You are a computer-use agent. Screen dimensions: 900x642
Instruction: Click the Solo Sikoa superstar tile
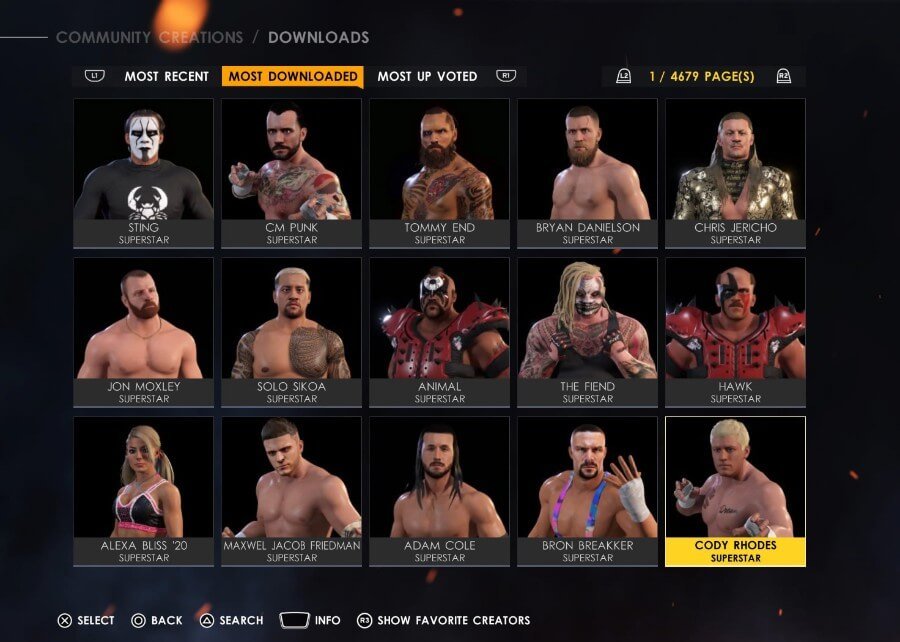(x=292, y=332)
